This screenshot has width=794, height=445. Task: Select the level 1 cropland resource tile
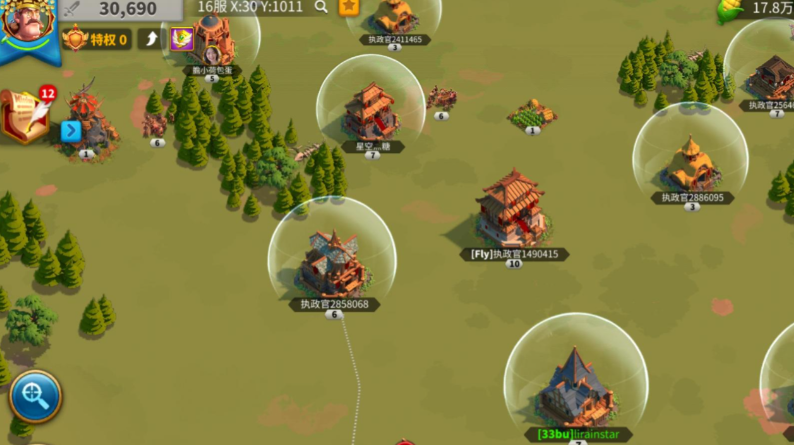[532, 114]
